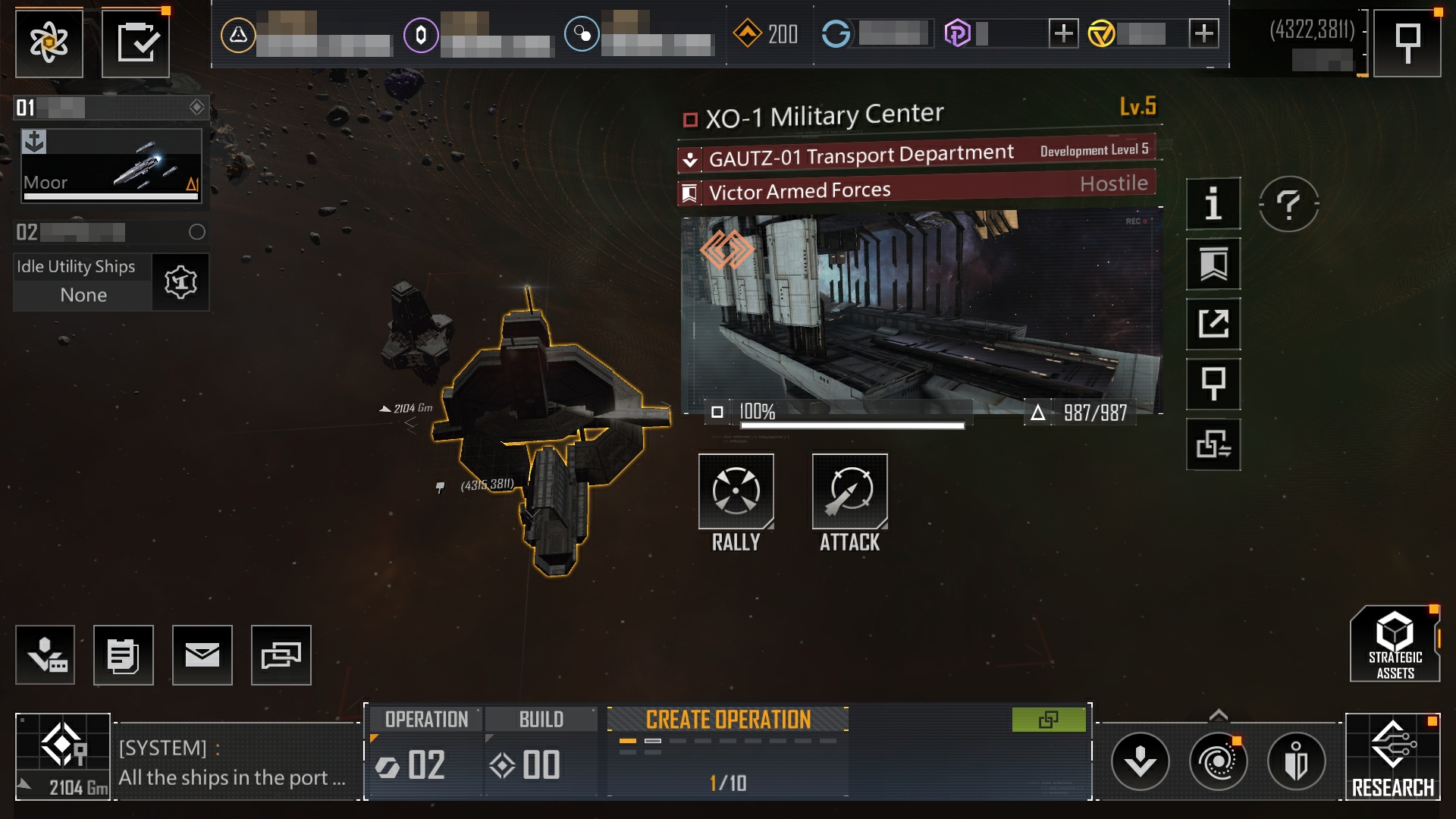Open the Research menu

pyautogui.click(x=1393, y=757)
